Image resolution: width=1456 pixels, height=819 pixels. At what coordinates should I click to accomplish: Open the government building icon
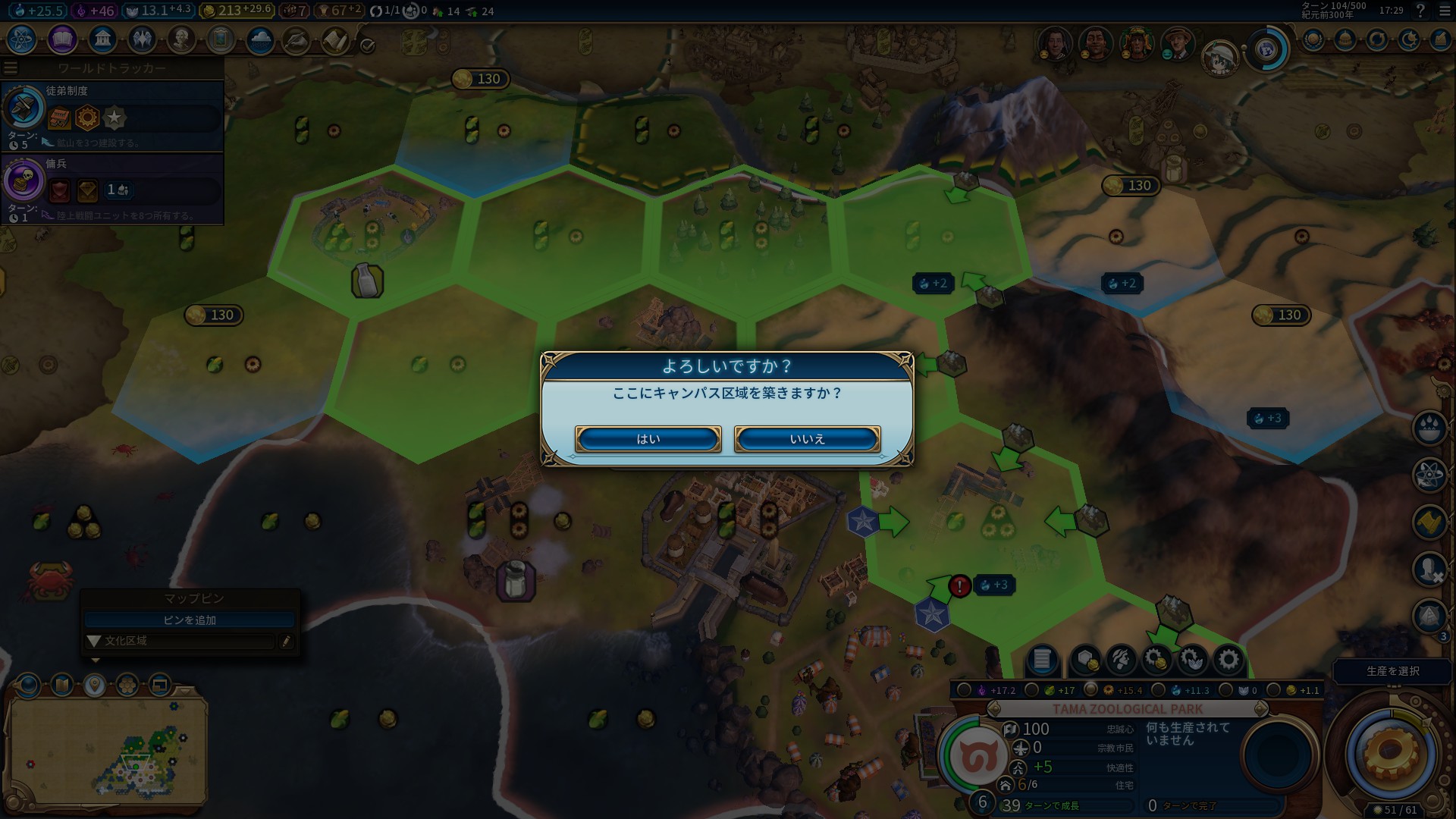pyautogui.click(x=102, y=39)
